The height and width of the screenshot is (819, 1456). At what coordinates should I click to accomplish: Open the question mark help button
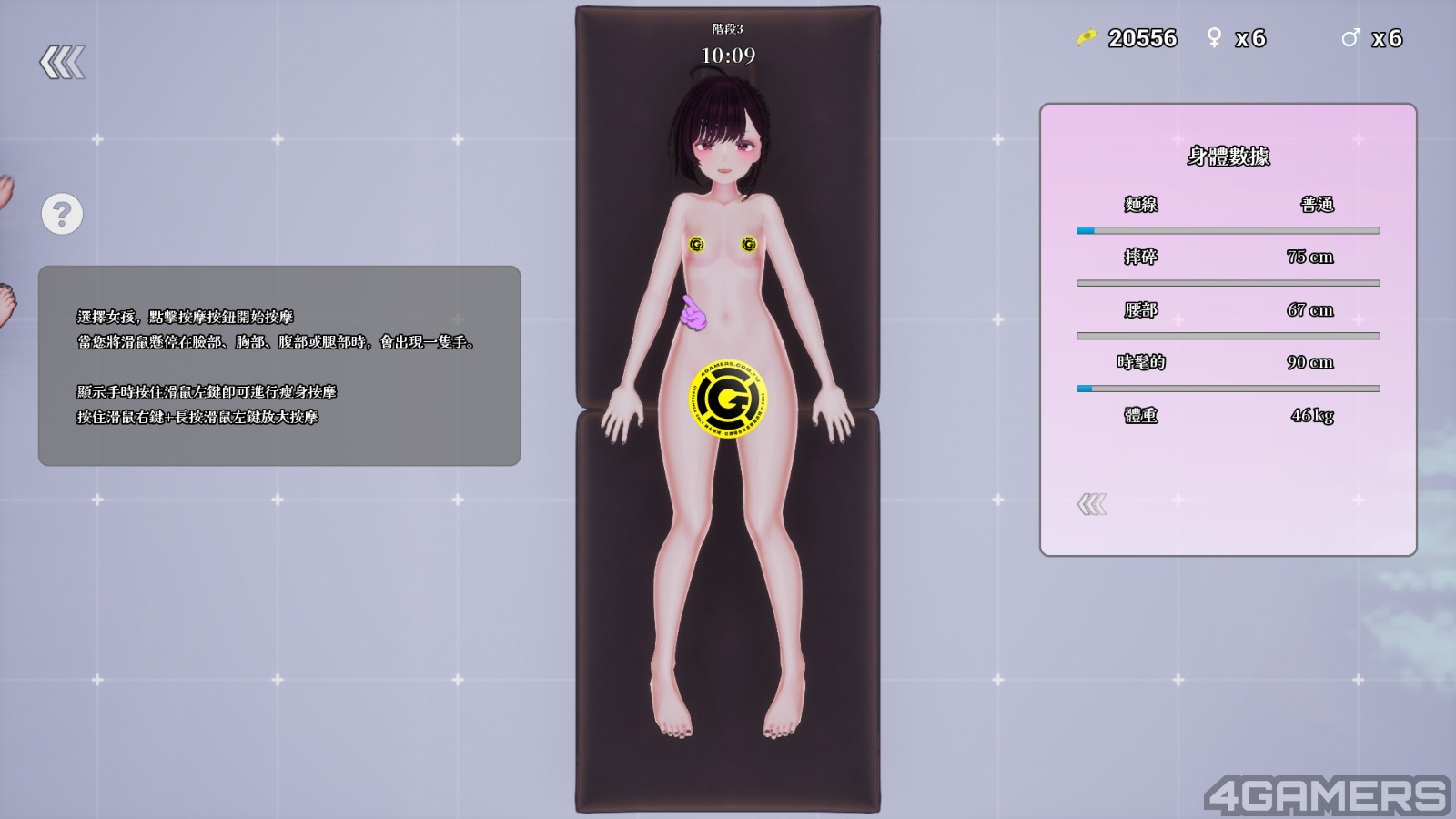62,215
